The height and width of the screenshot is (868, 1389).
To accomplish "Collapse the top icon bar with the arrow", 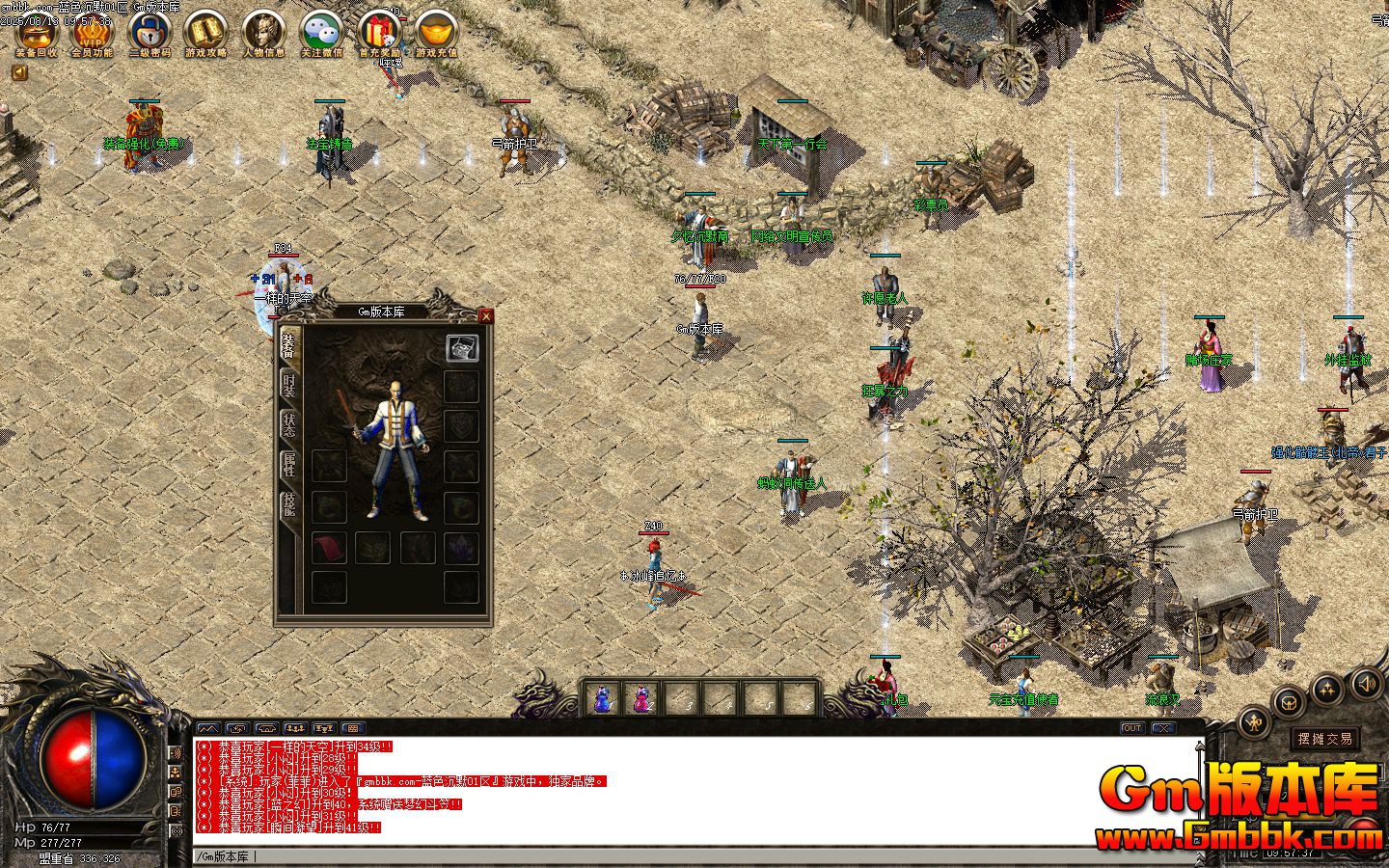I will [20, 72].
